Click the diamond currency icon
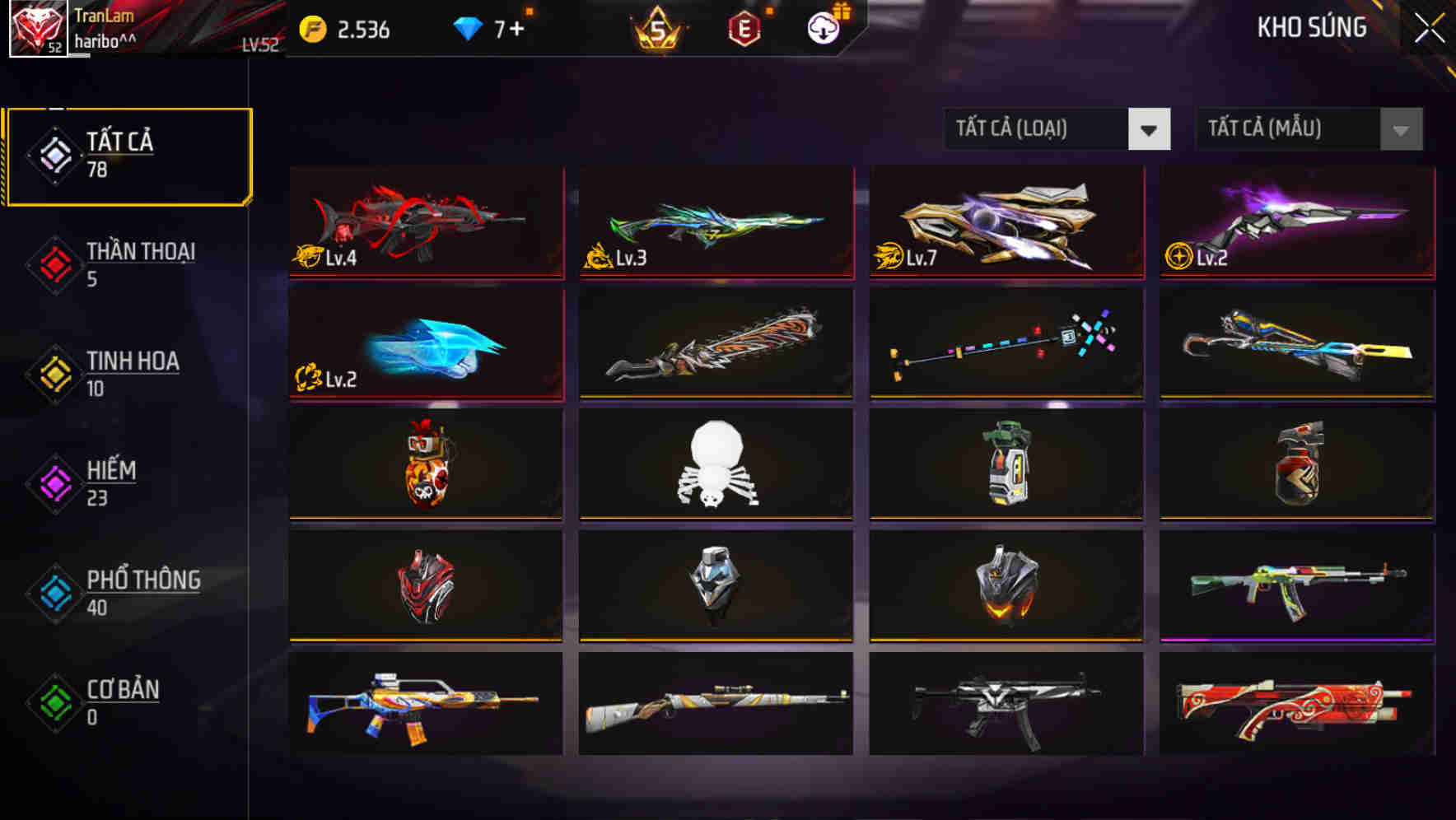The width and height of the screenshot is (1456, 820). 465,27
